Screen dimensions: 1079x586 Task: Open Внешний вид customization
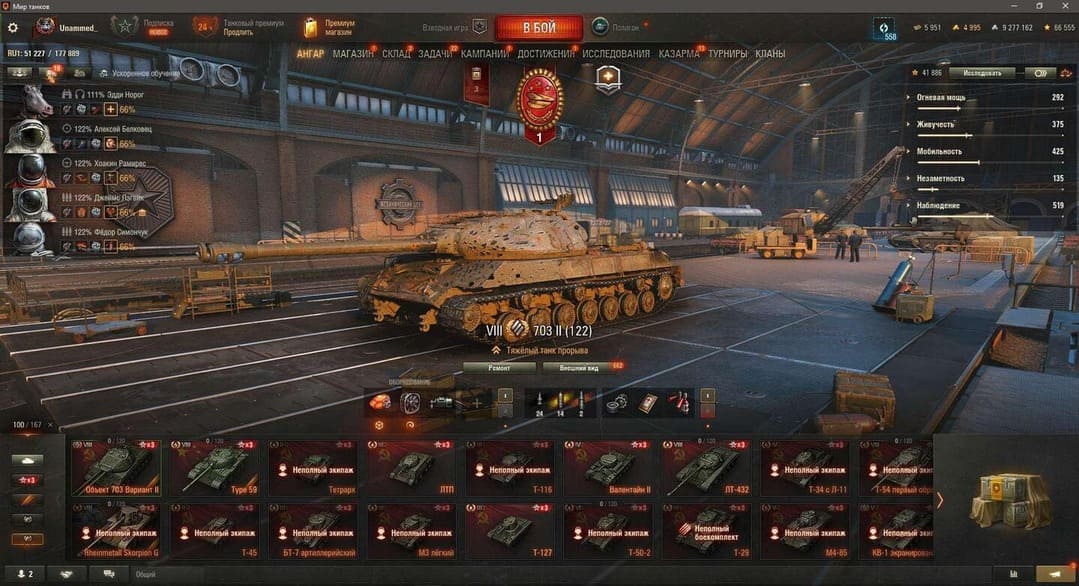[577, 368]
